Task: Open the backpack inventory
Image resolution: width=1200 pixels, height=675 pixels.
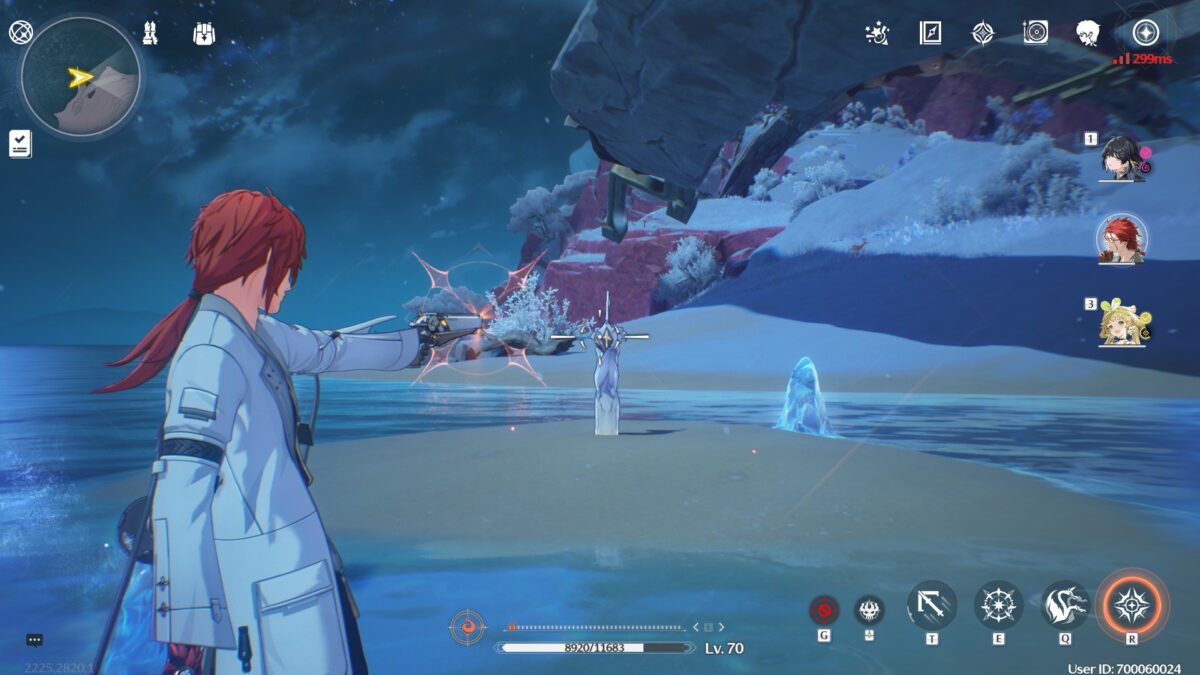Action: [x=205, y=33]
